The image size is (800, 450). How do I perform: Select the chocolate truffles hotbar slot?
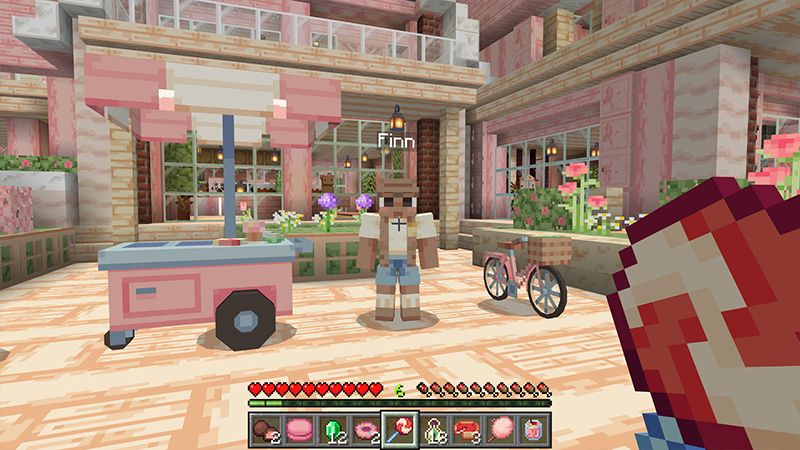pyautogui.click(x=262, y=428)
